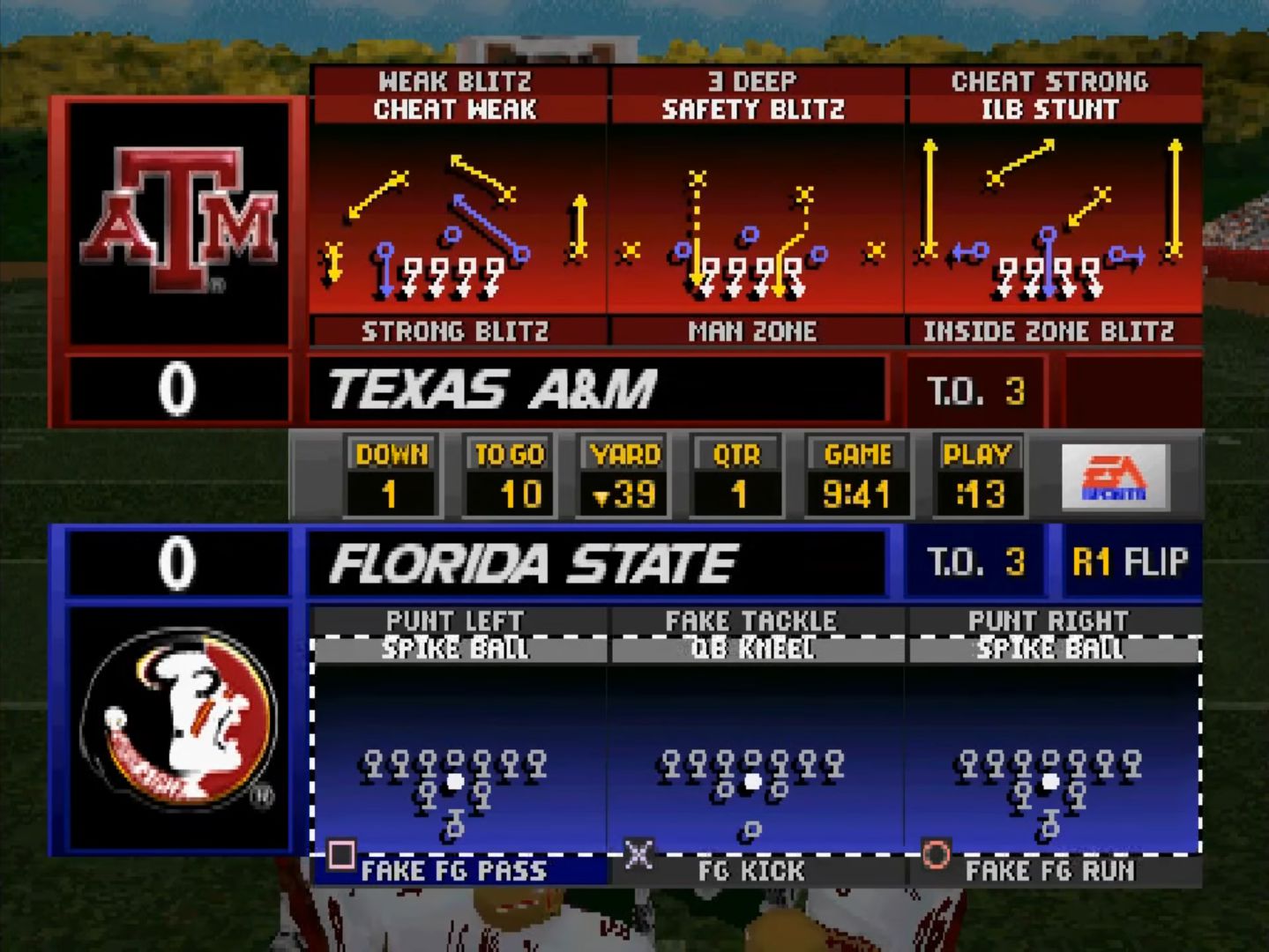Select the Fake FG Pass play

coord(455,871)
